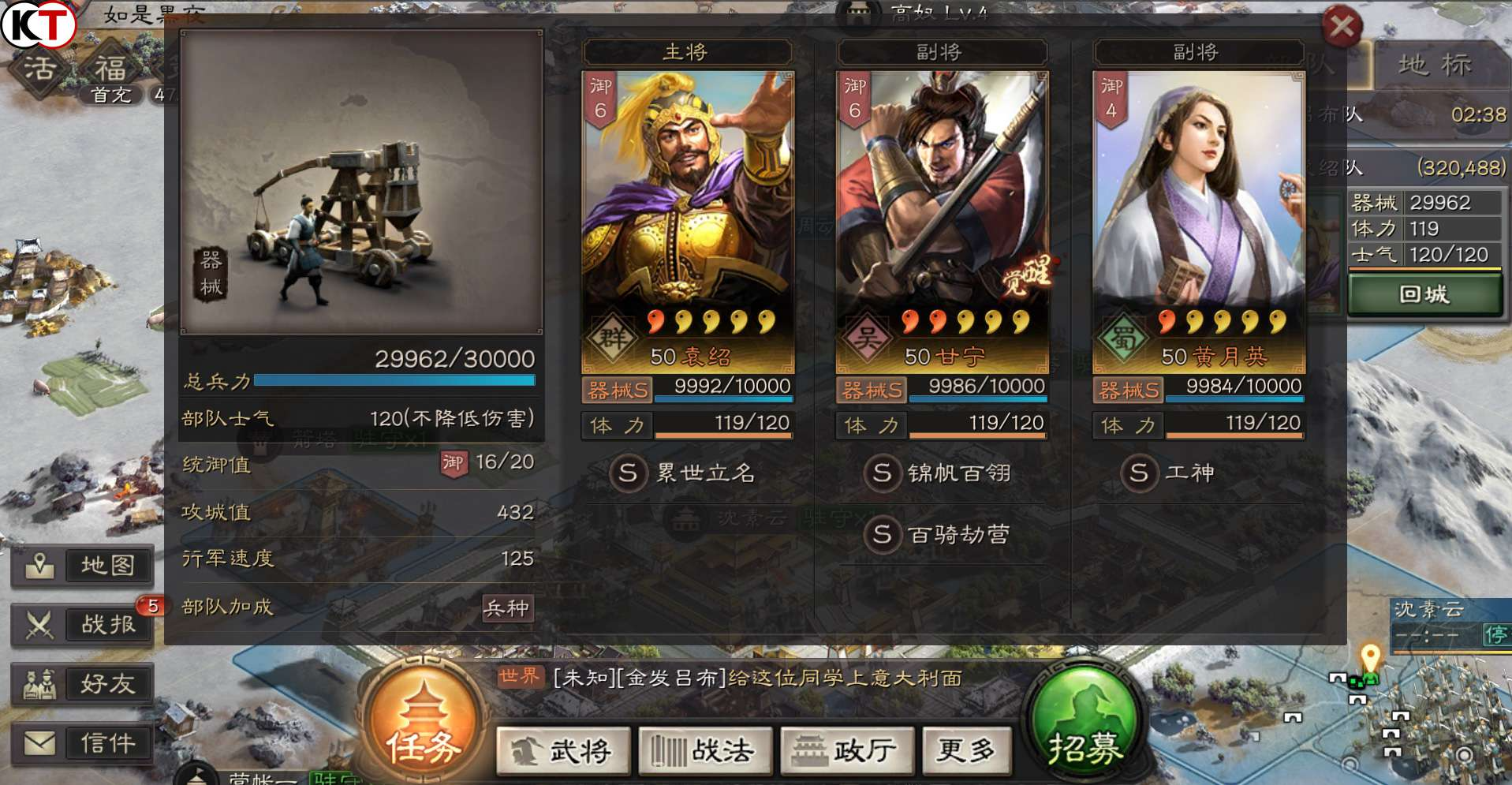
Task: Select the 袁绍 general card
Action: pos(687,221)
